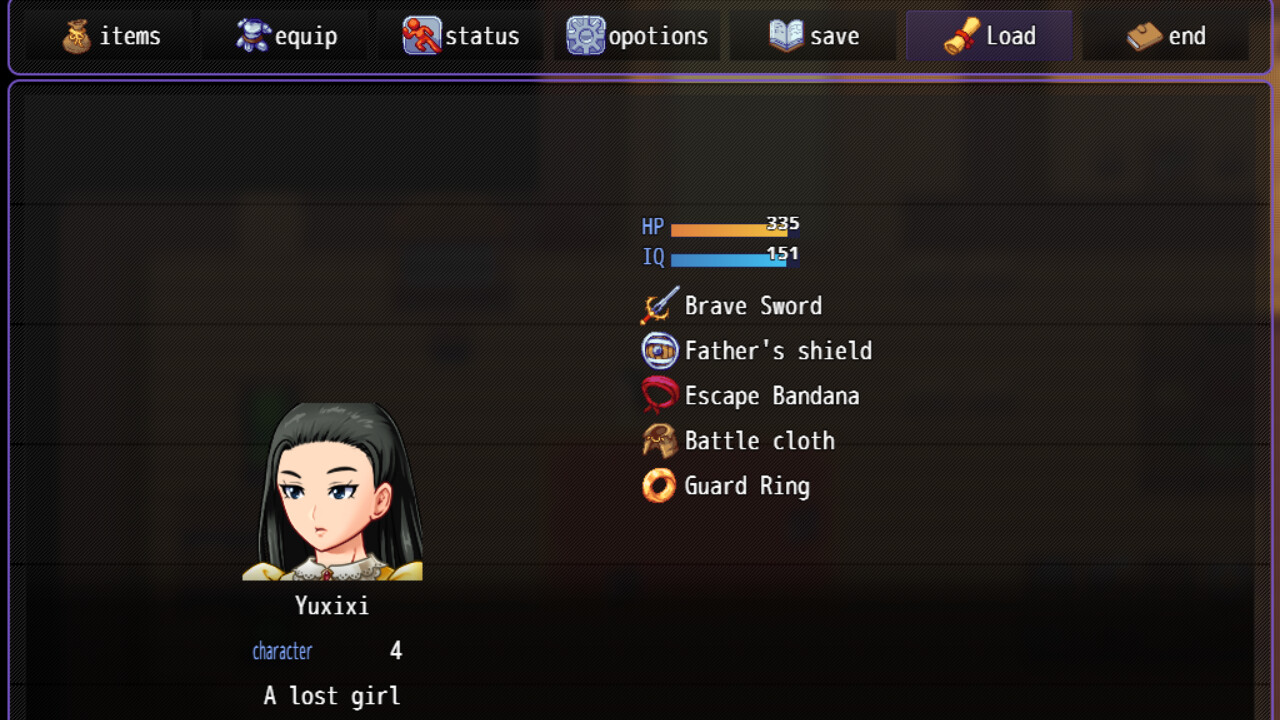Click the scroll icon on the Load tab

(961, 35)
